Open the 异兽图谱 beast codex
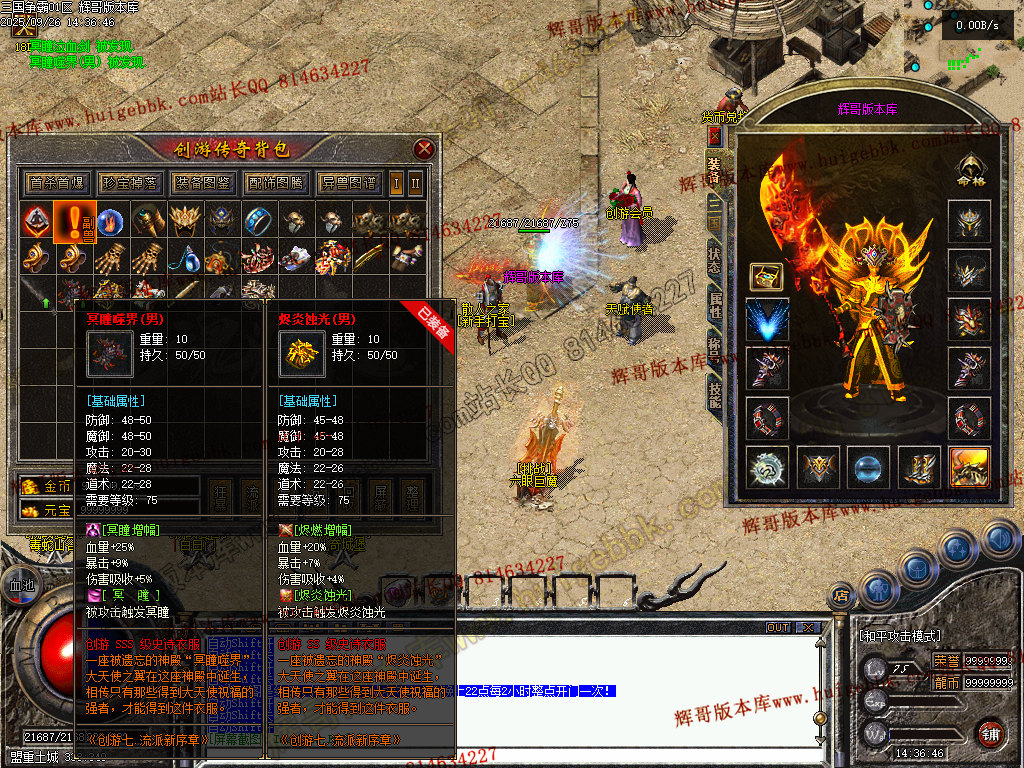 349,183
